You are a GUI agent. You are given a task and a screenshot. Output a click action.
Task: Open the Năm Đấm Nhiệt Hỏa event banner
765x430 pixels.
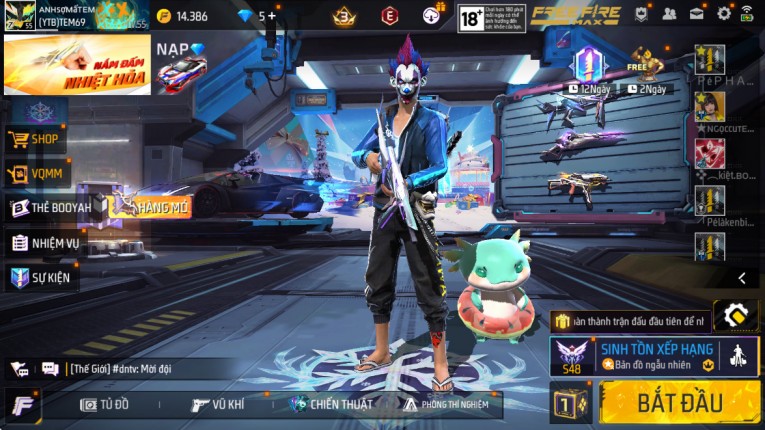pyautogui.click(x=77, y=65)
